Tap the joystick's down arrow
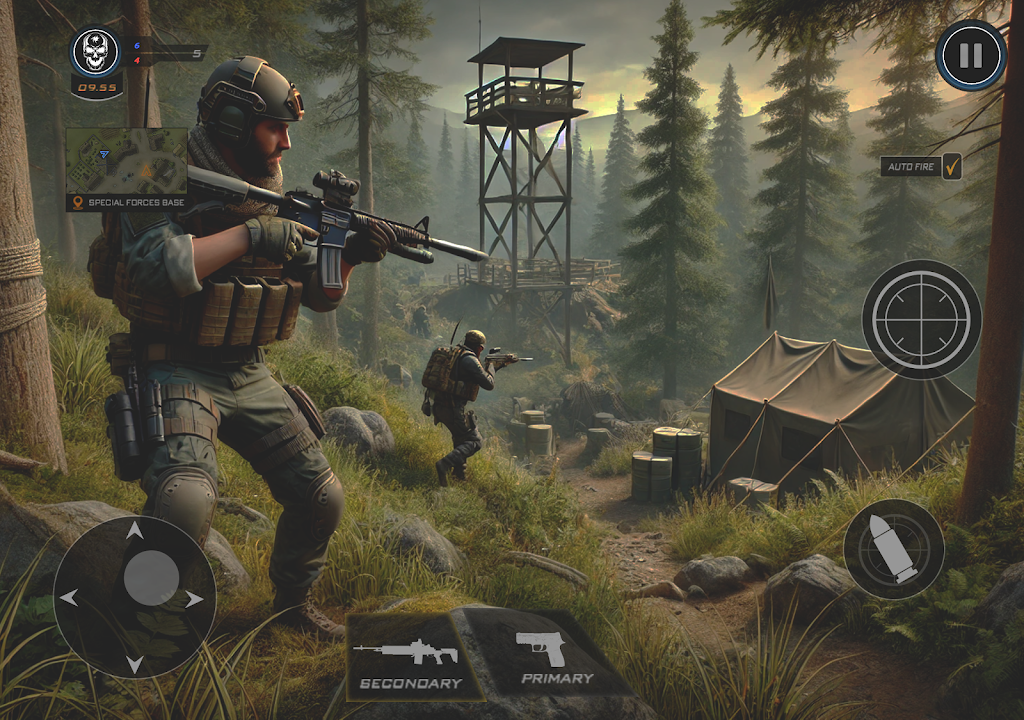The width and height of the screenshot is (1024, 720). [133, 663]
